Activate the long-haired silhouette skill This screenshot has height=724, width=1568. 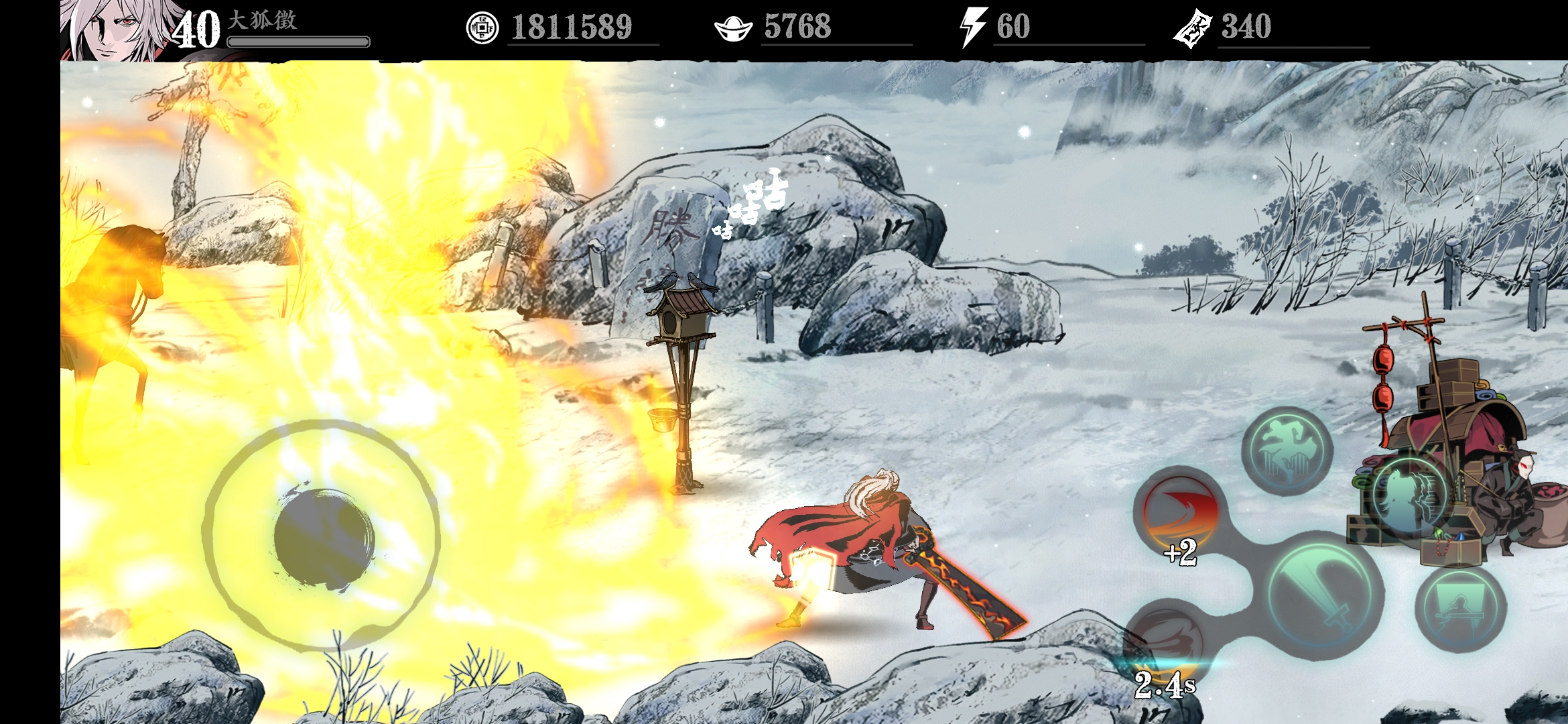pyautogui.click(x=1409, y=496)
